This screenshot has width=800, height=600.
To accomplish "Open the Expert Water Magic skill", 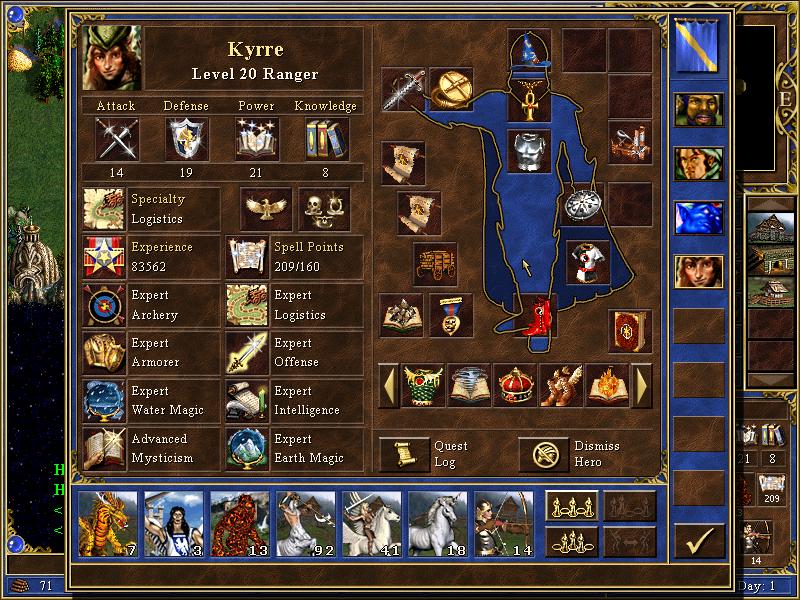I will point(104,400).
